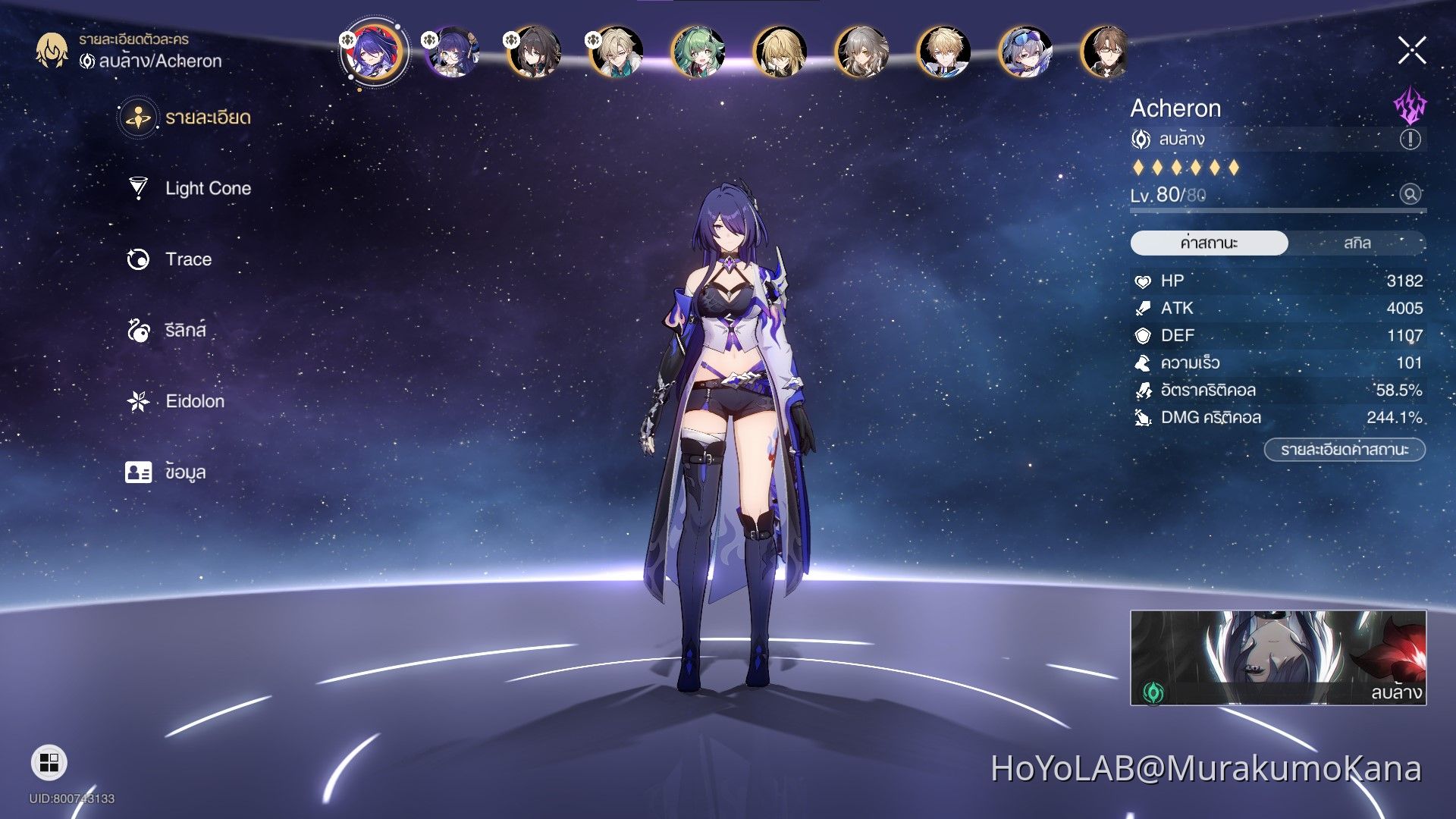This screenshot has width=1456, height=819.
Task: Close the character details screen
Action: pos(1411,51)
